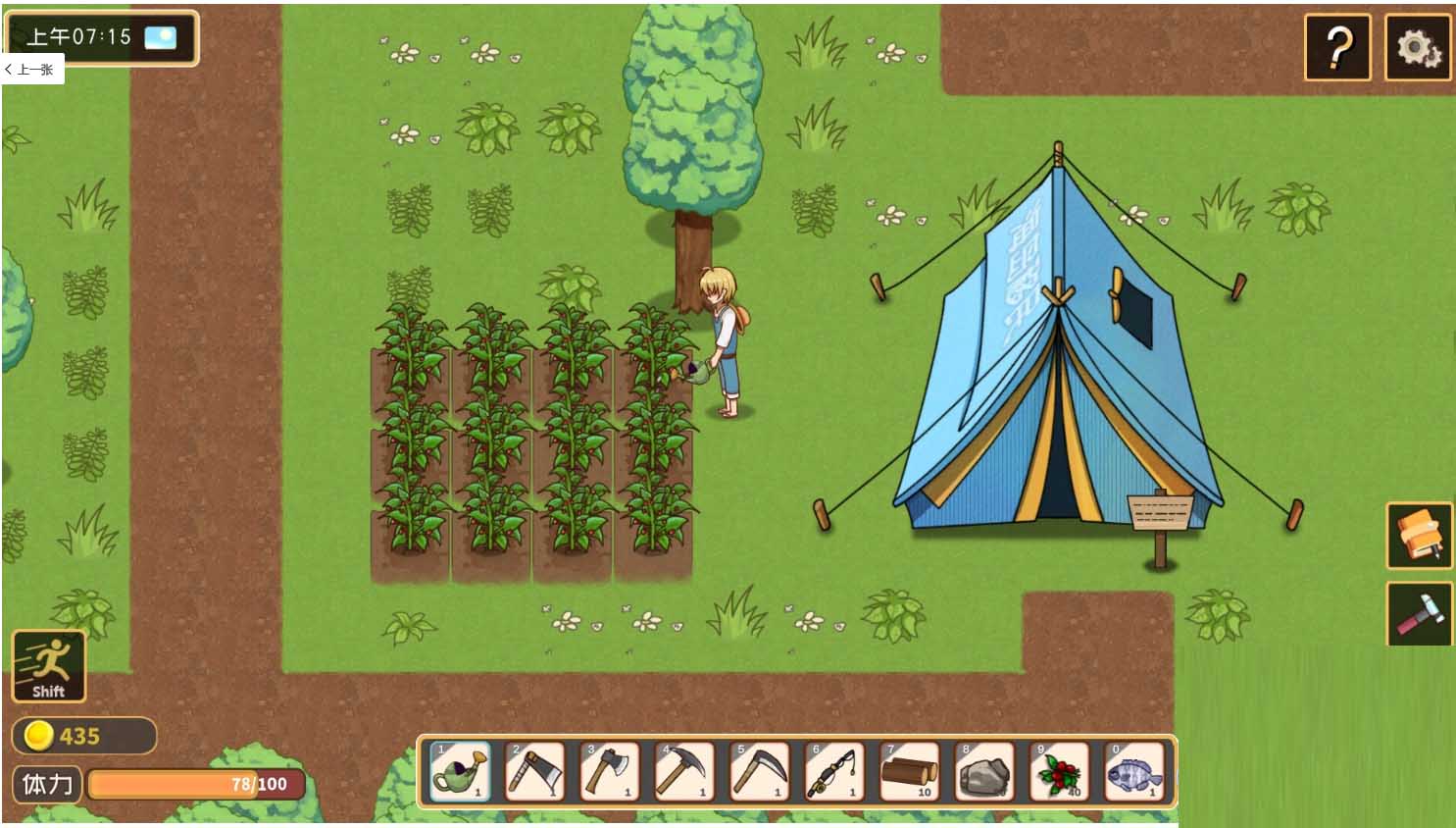
Task: Select the red berries slot
Action: click(1060, 772)
